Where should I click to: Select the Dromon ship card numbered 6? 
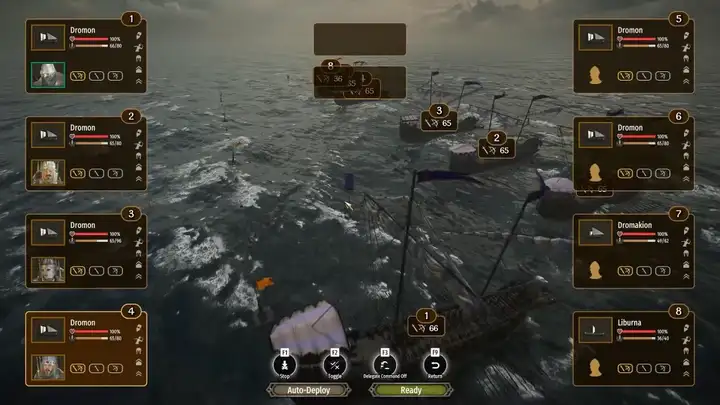tap(634, 153)
